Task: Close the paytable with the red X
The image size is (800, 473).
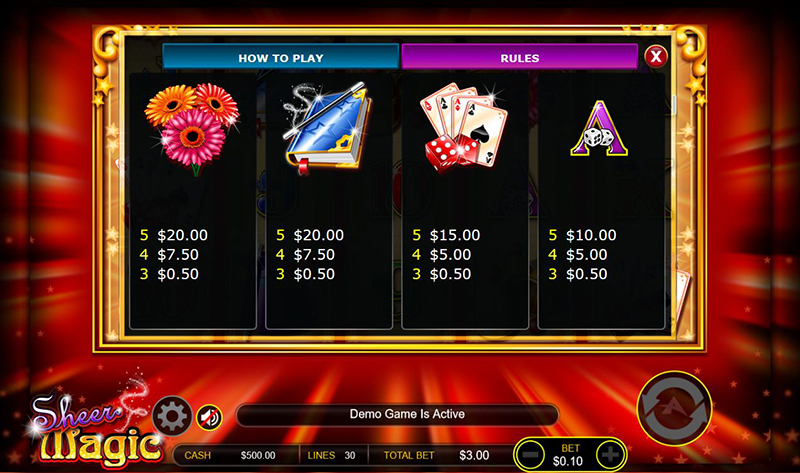Action: [x=656, y=56]
